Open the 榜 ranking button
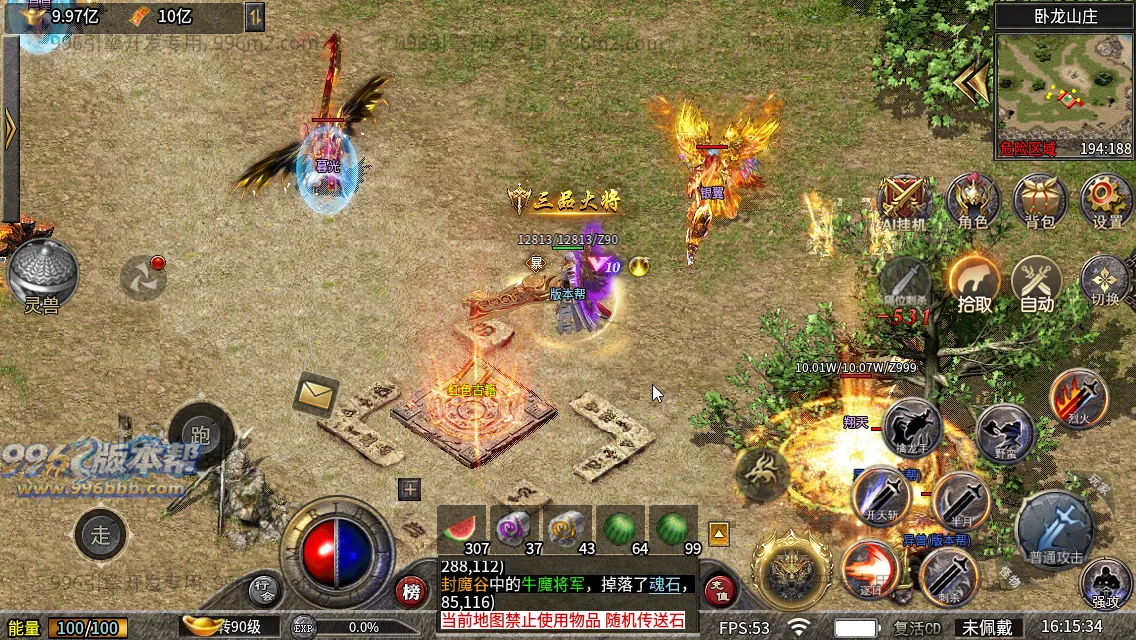 point(410,592)
